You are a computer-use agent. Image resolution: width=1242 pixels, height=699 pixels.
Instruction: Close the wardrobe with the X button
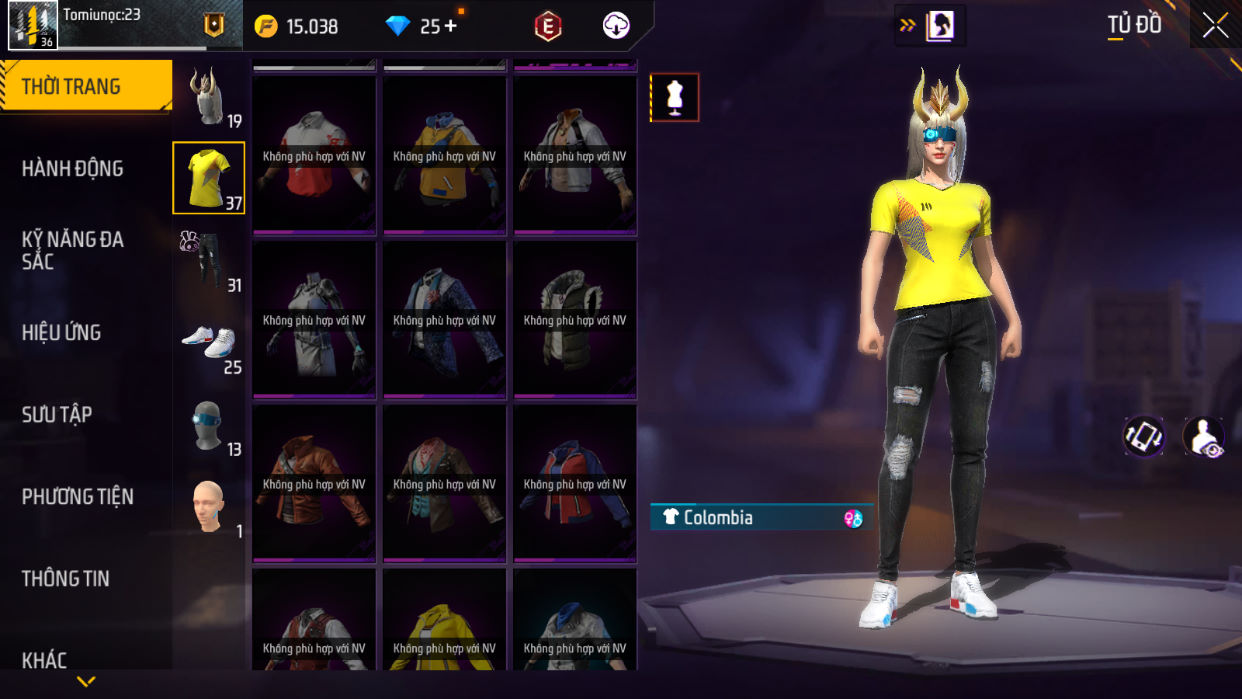(1215, 25)
